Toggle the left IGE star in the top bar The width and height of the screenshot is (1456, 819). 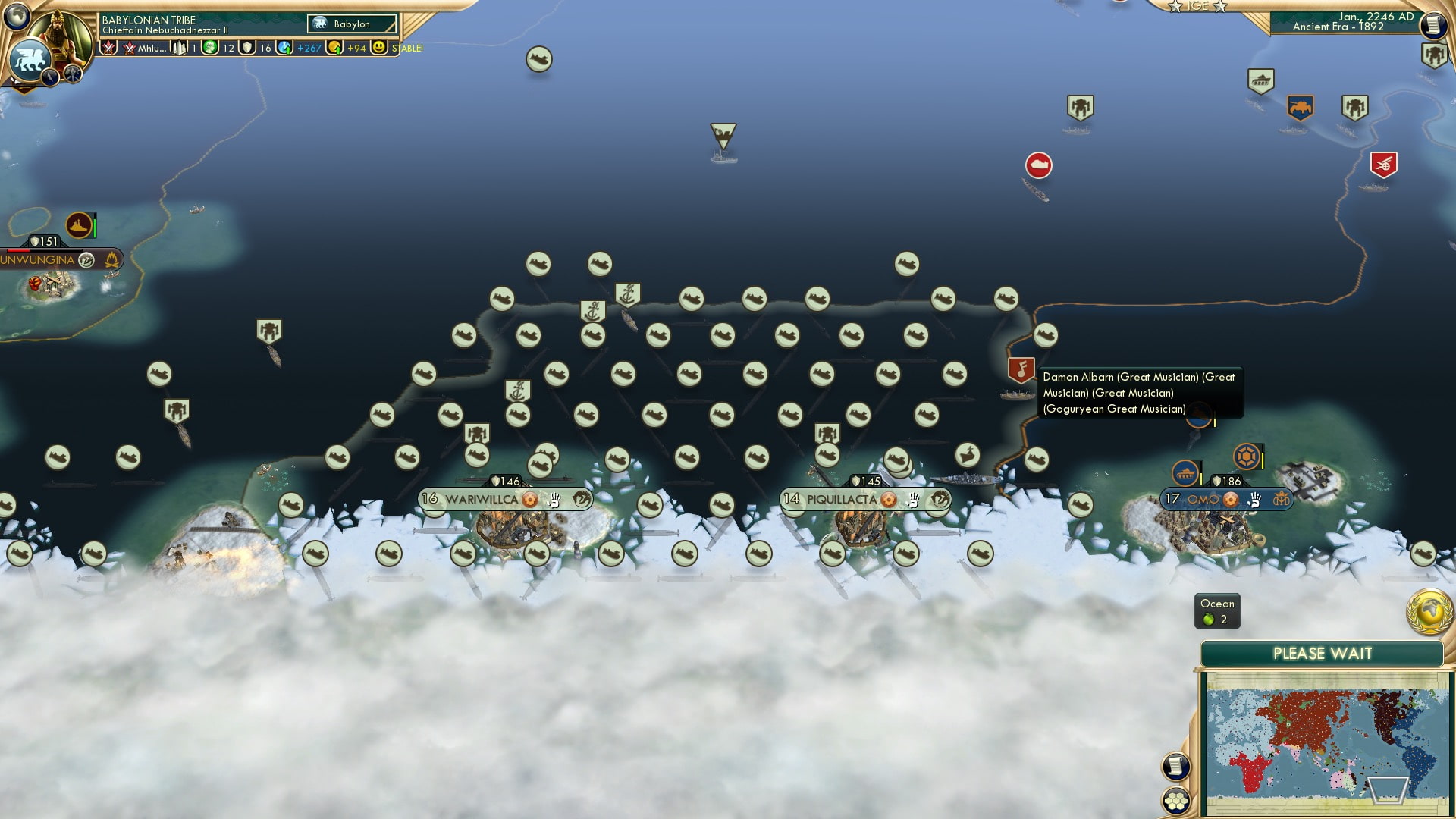[1176, 6]
